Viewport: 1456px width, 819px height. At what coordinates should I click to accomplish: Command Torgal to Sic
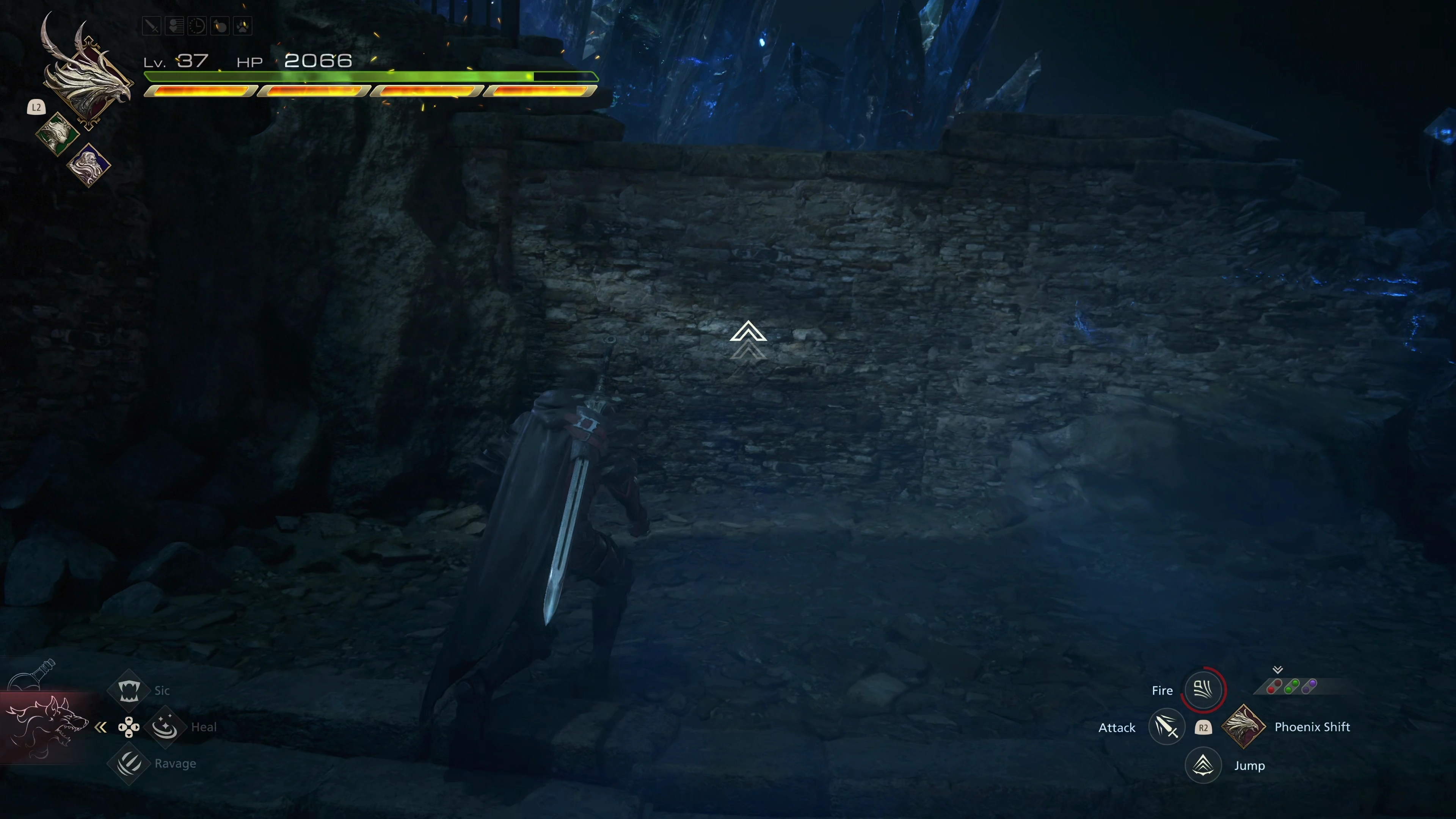pos(129,690)
